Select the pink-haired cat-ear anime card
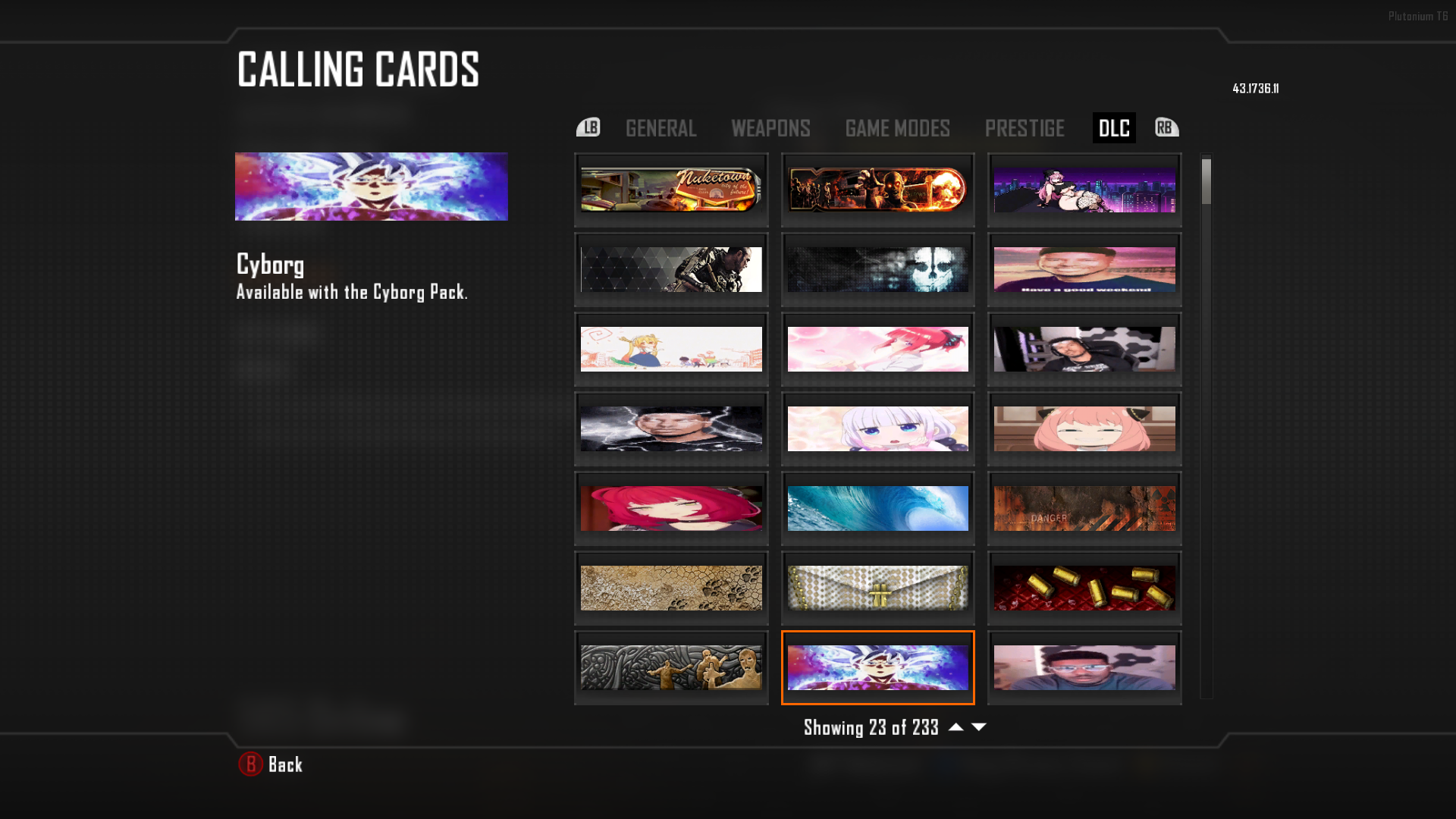This screenshot has height=819, width=1456. click(x=1084, y=428)
